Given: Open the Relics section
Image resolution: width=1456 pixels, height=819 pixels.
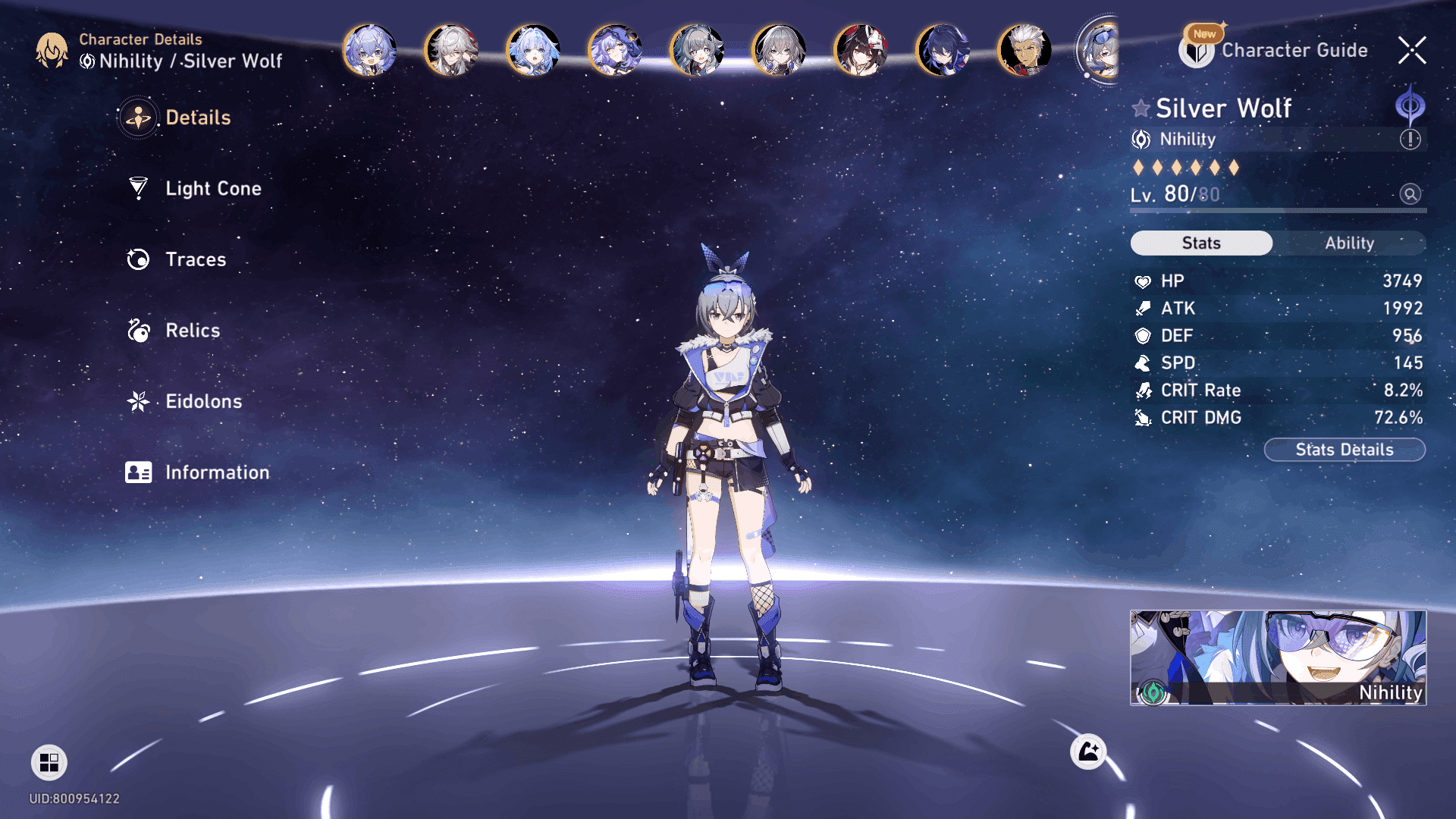Looking at the screenshot, I should [193, 331].
